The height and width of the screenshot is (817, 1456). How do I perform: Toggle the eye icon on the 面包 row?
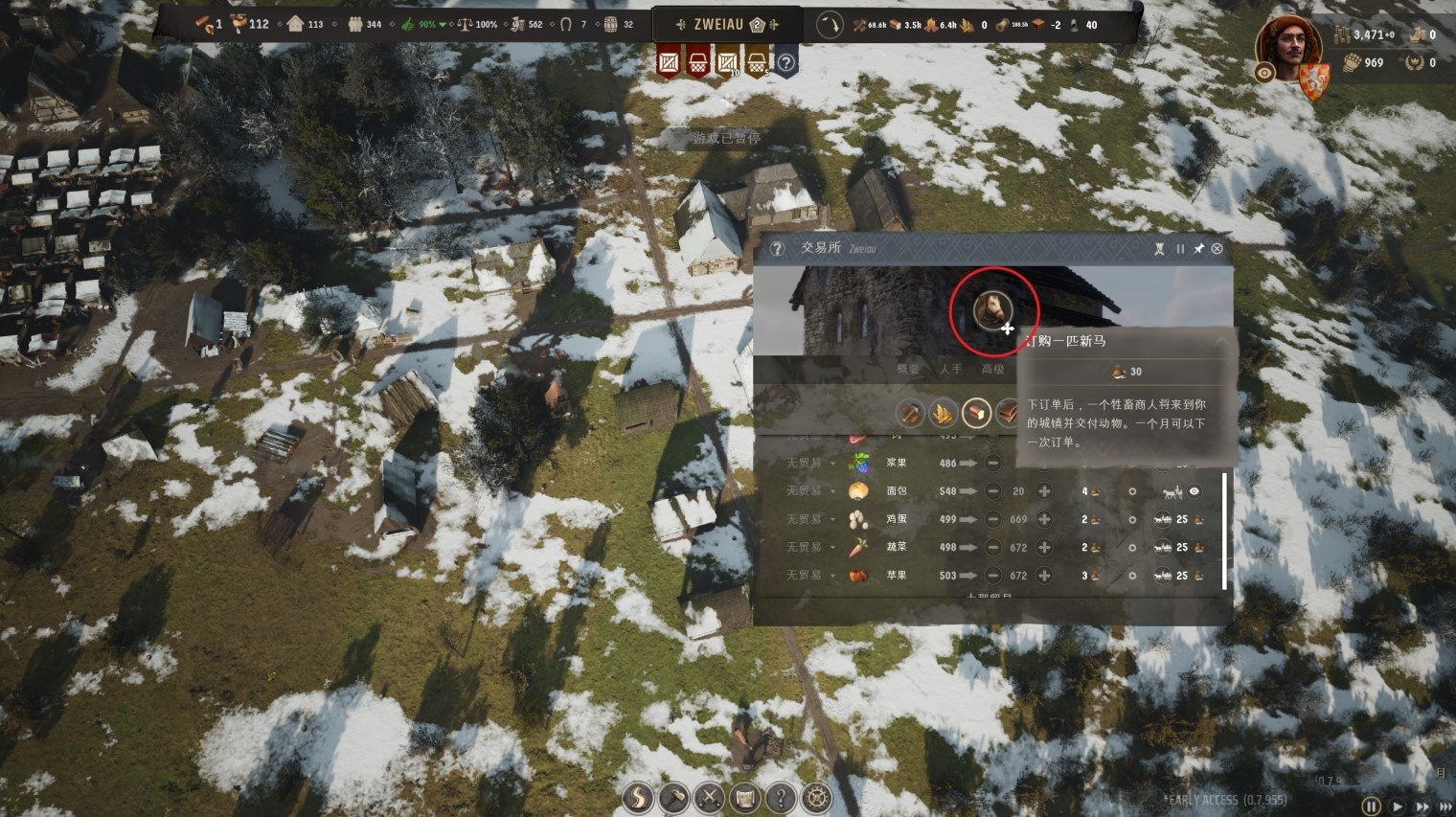1194,491
